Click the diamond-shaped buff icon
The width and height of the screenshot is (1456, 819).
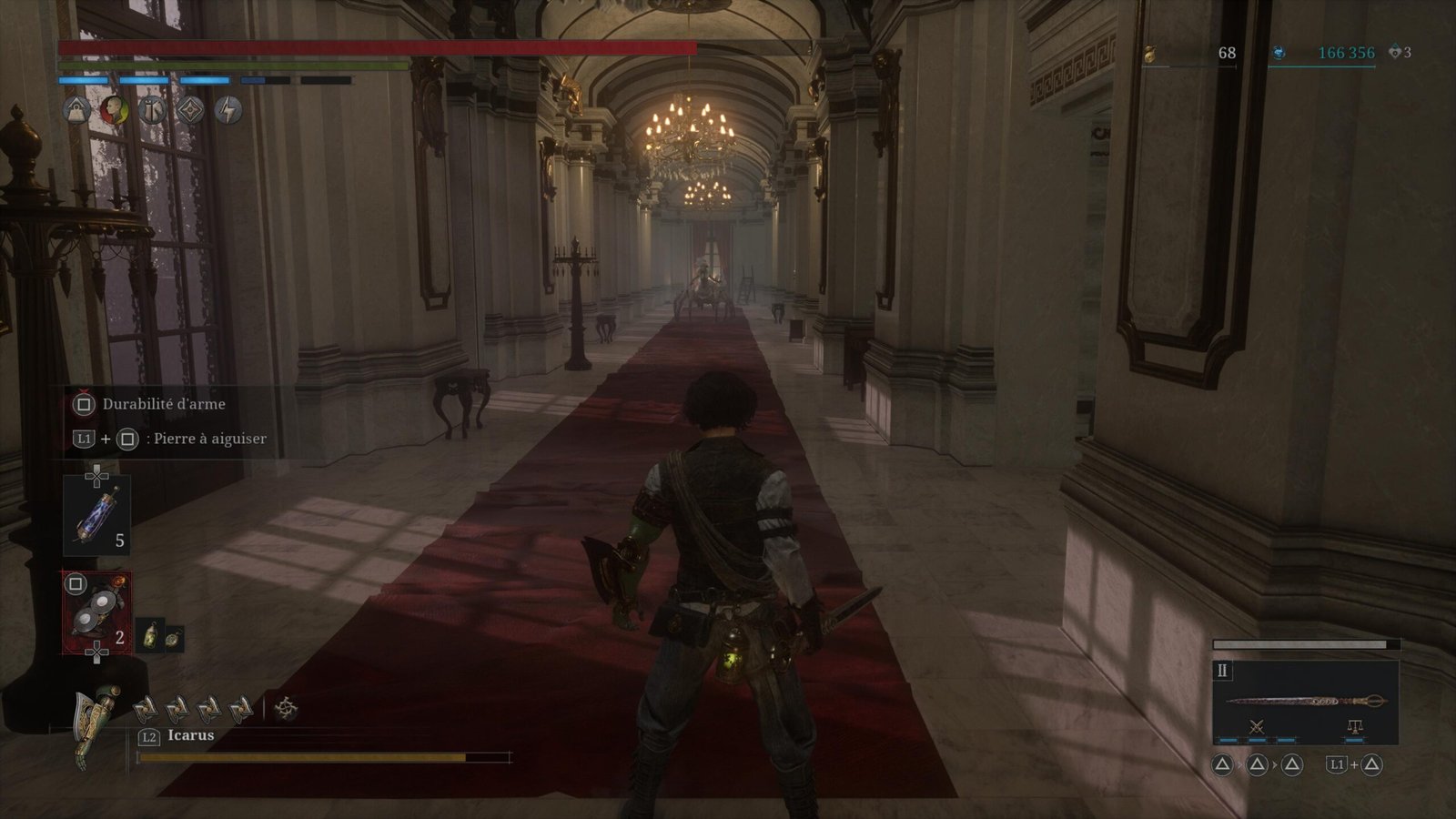pos(189,111)
